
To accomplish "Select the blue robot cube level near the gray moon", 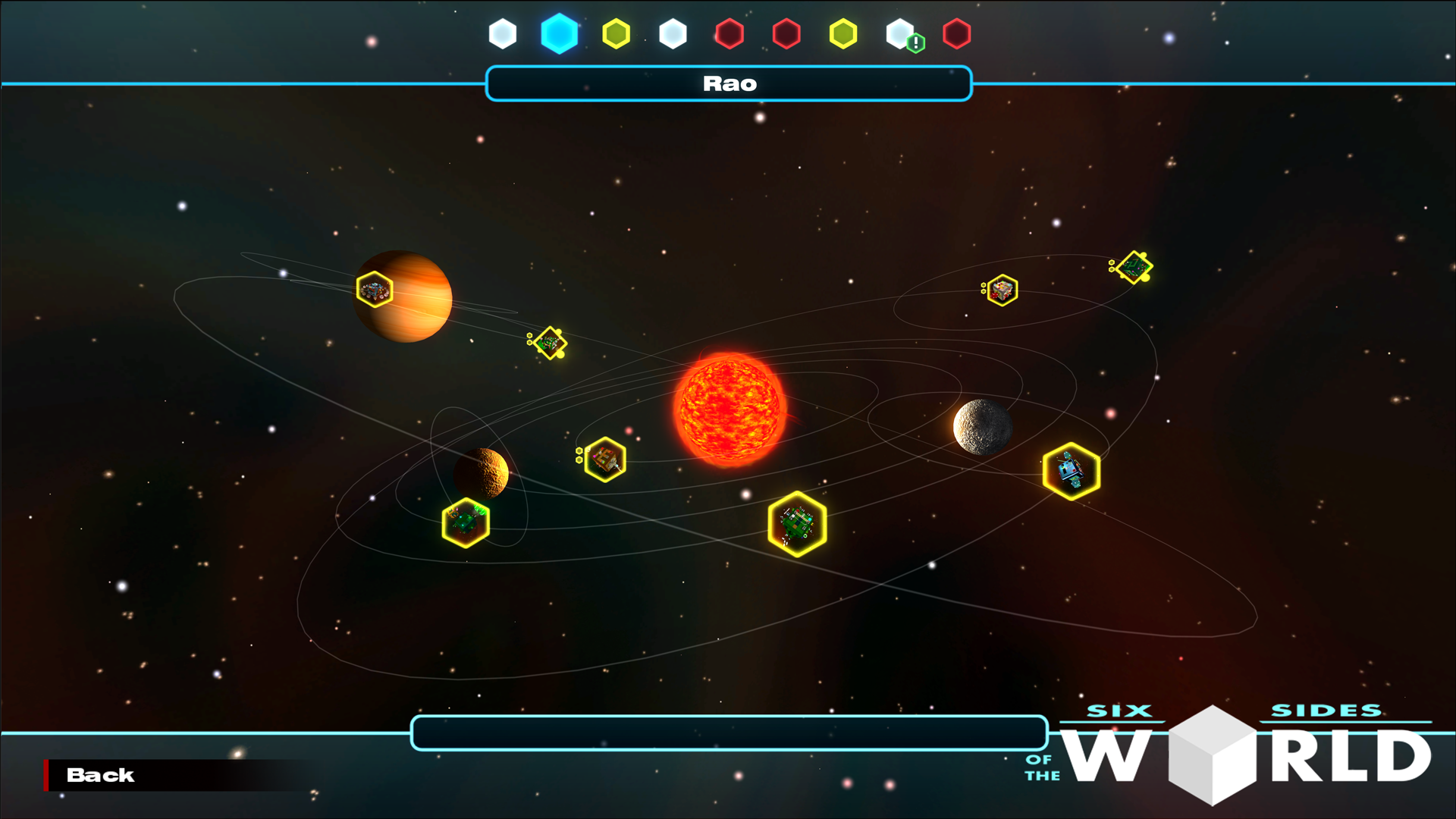I will point(1072,470).
